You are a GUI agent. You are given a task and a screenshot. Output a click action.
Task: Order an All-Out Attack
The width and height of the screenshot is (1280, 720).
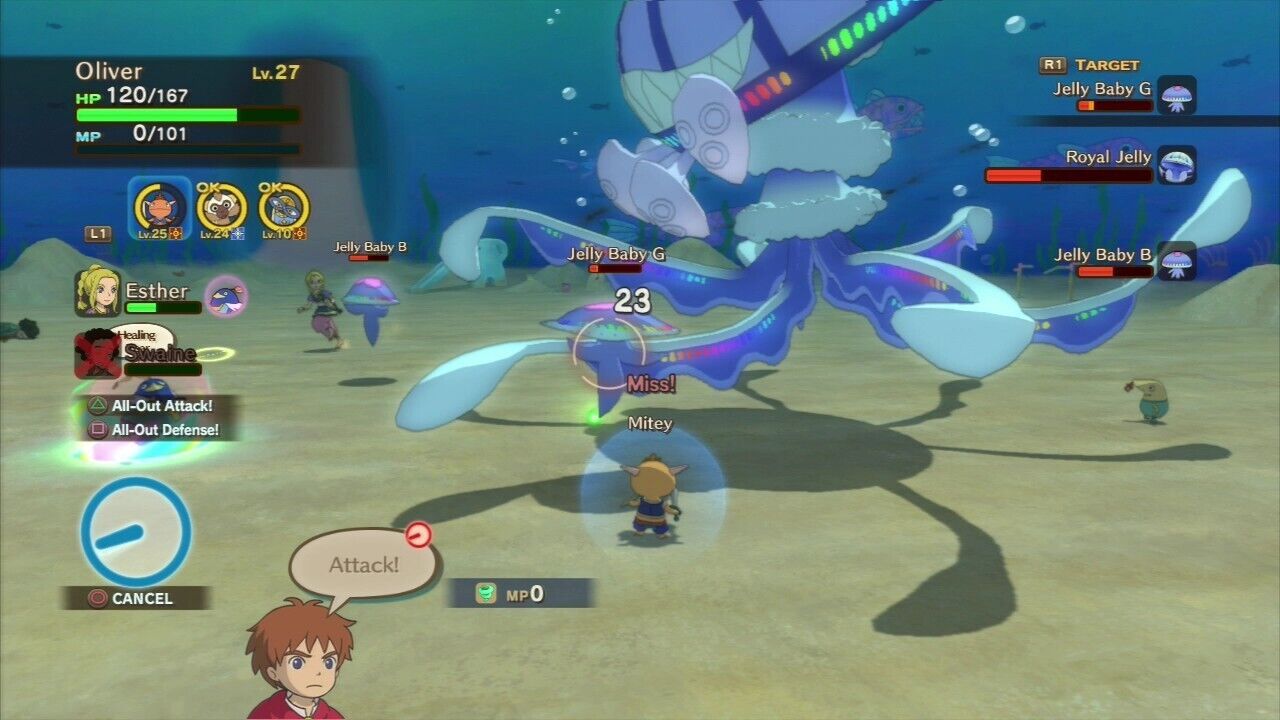tap(160, 406)
